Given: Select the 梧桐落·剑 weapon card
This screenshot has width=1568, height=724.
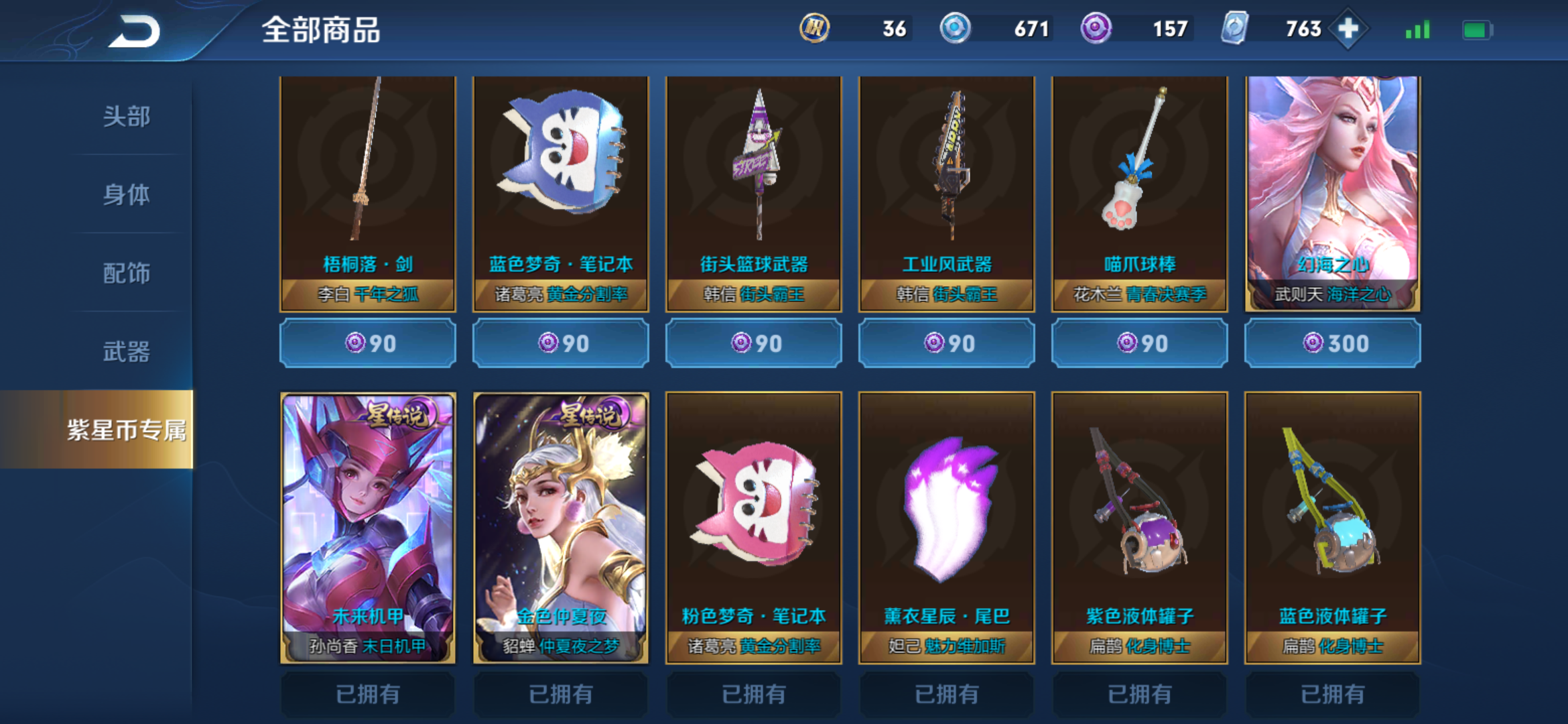Looking at the screenshot, I should pyautogui.click(x=368, y=193).
